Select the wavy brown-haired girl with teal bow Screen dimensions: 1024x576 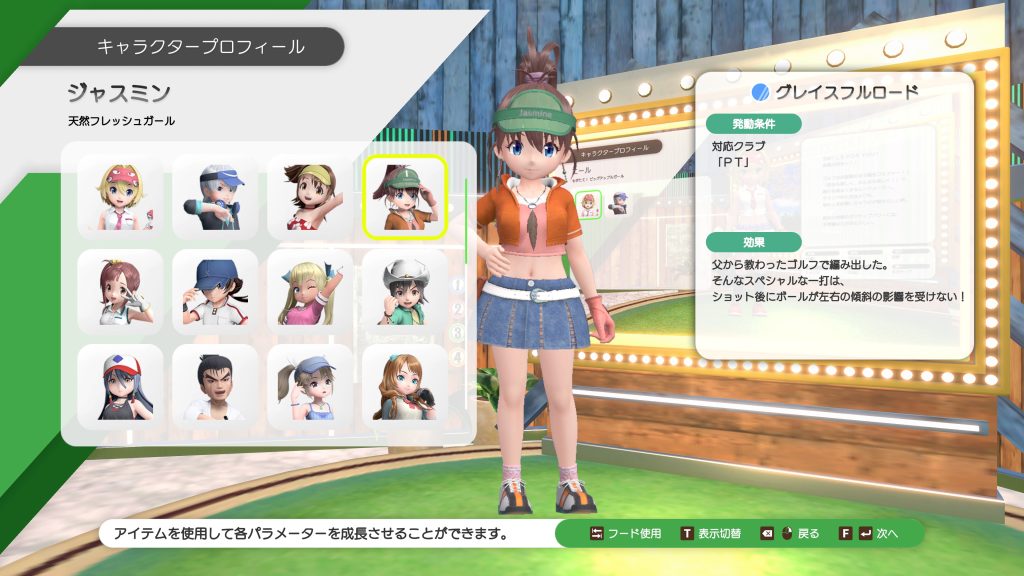405,386
